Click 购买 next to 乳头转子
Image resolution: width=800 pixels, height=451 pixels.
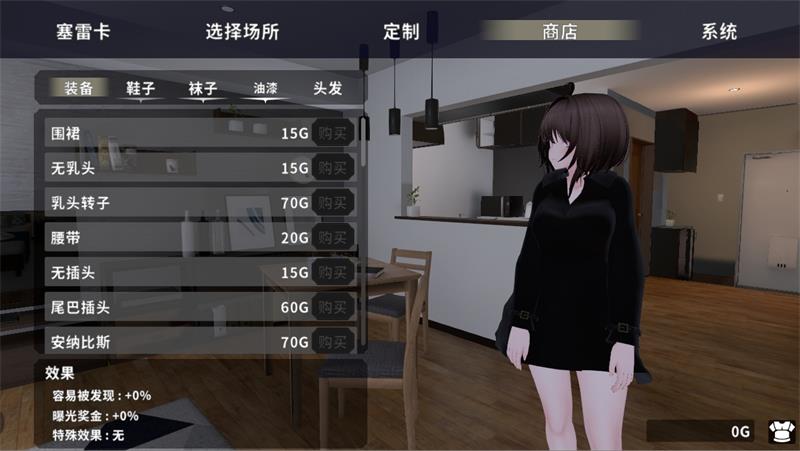[x=333, y=202]
